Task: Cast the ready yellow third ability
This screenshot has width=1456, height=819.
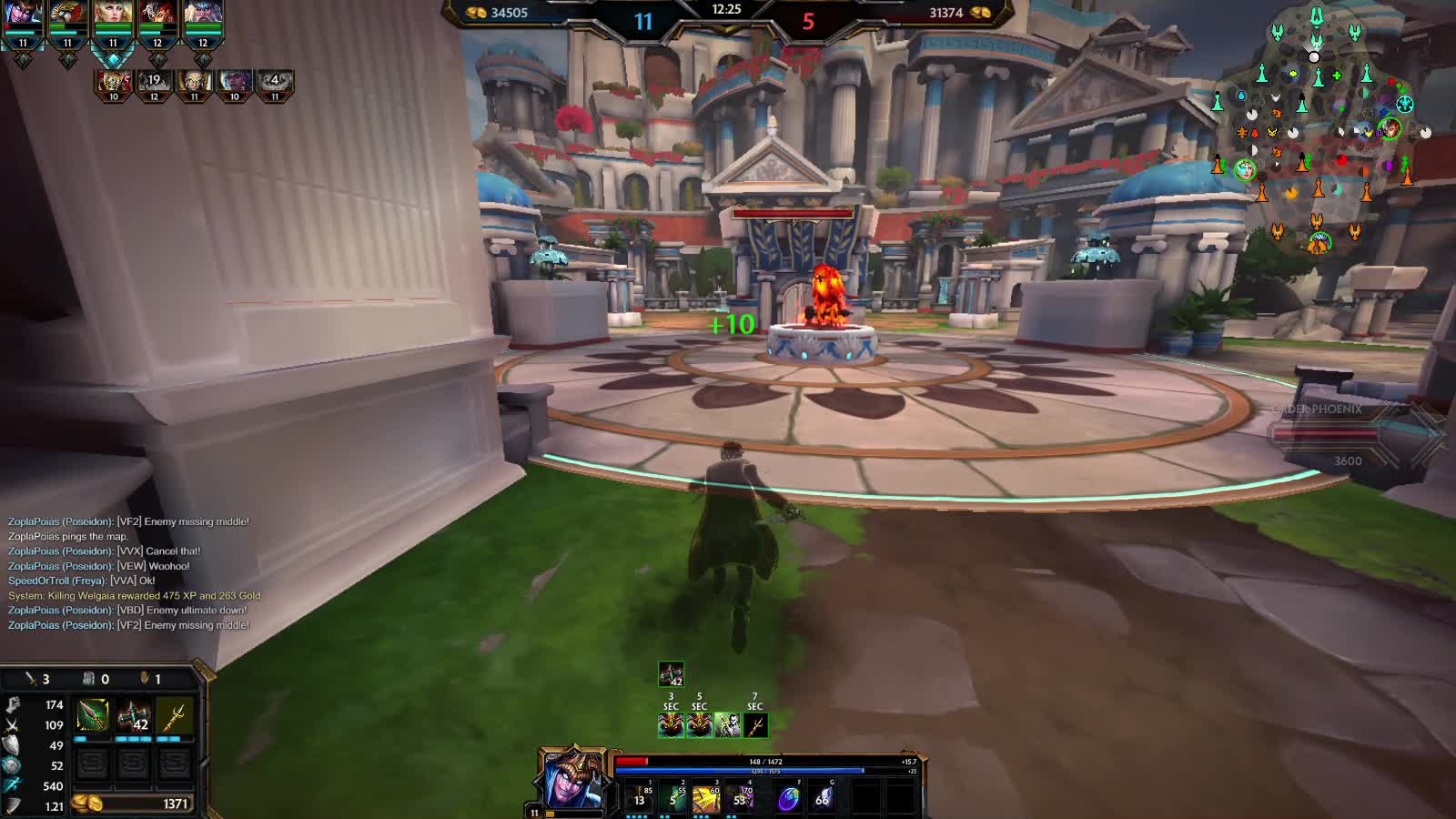Action: click(706, 797)
